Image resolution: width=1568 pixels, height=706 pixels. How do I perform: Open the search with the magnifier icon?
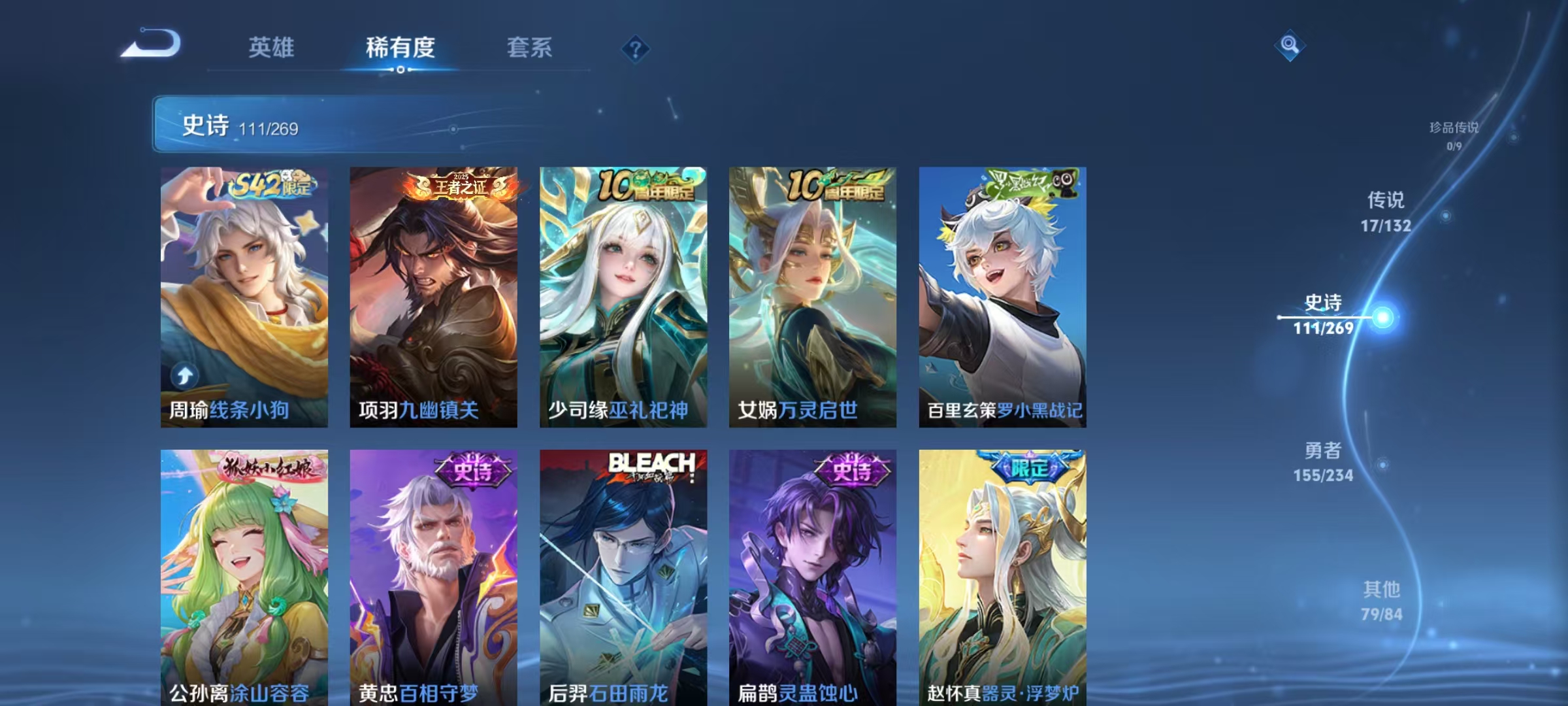click(1289, 46)
